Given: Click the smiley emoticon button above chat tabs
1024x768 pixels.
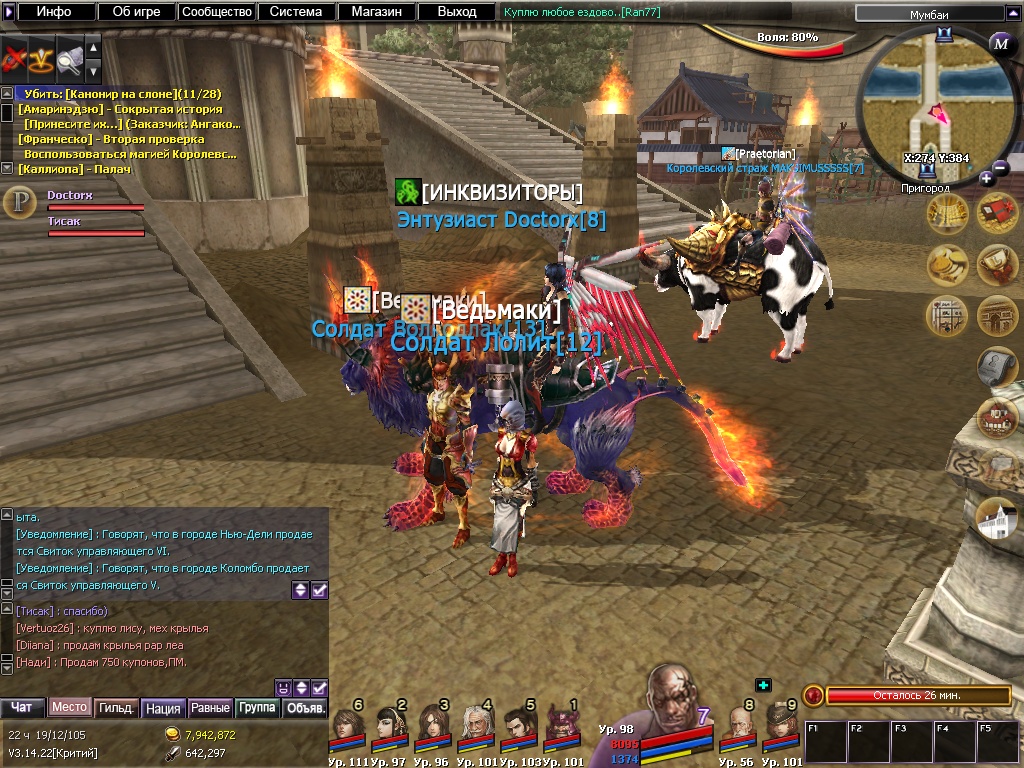Looking at the screenshot, I should [284, 687].
